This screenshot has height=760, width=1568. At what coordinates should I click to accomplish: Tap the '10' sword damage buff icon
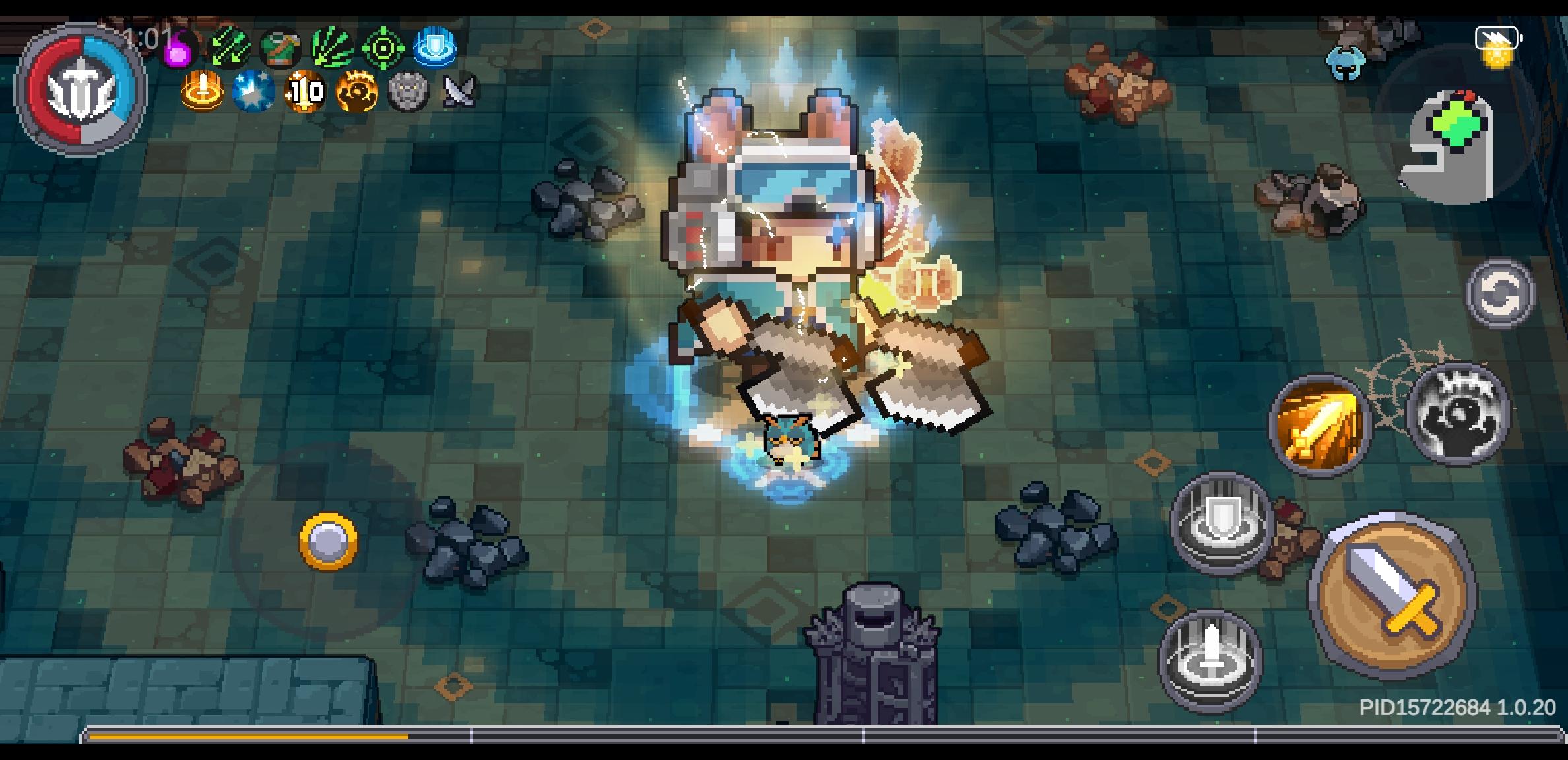[x=305, y=92]
